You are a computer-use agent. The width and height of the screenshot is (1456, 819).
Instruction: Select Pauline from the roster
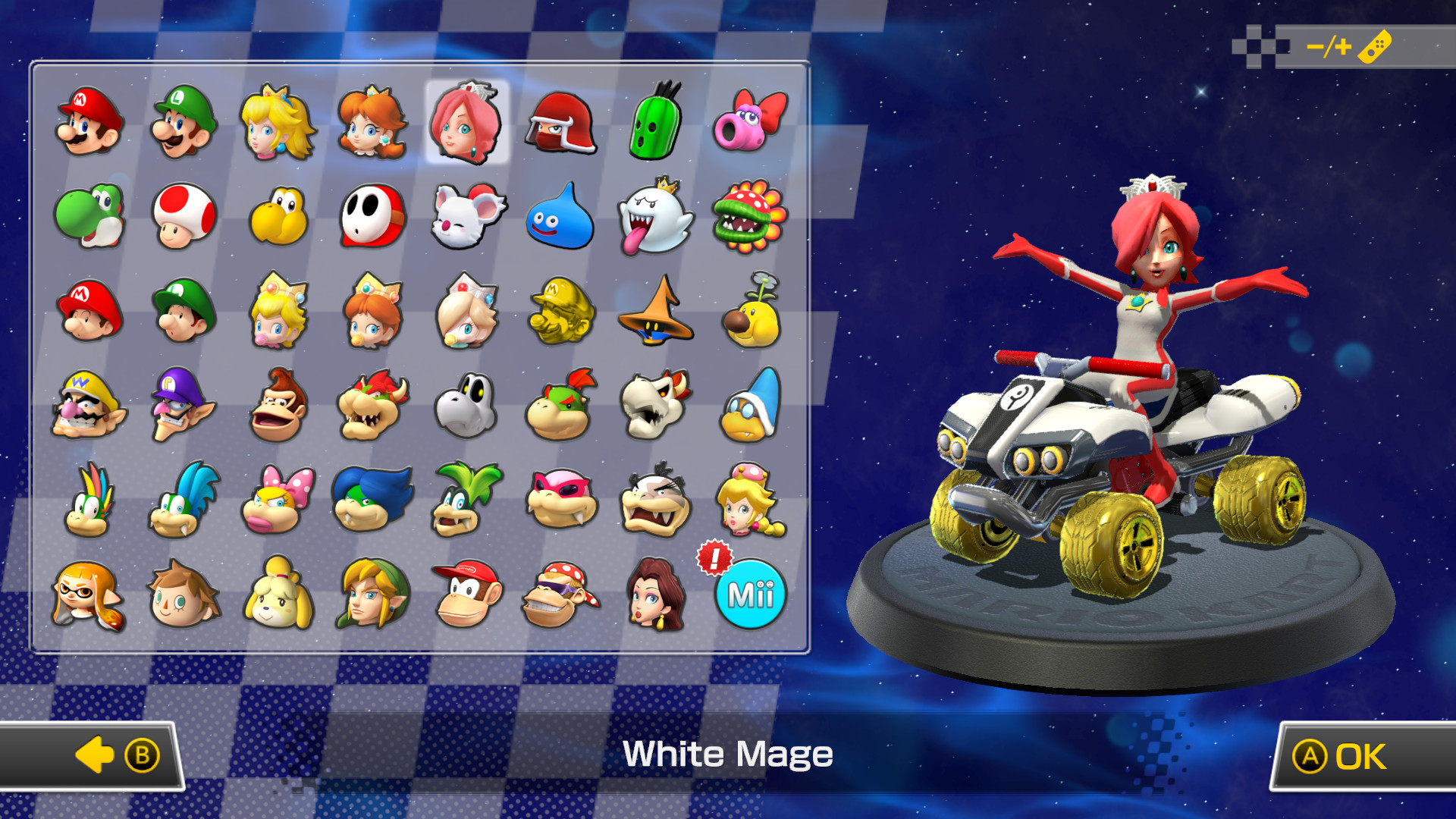tap(654, 595)
